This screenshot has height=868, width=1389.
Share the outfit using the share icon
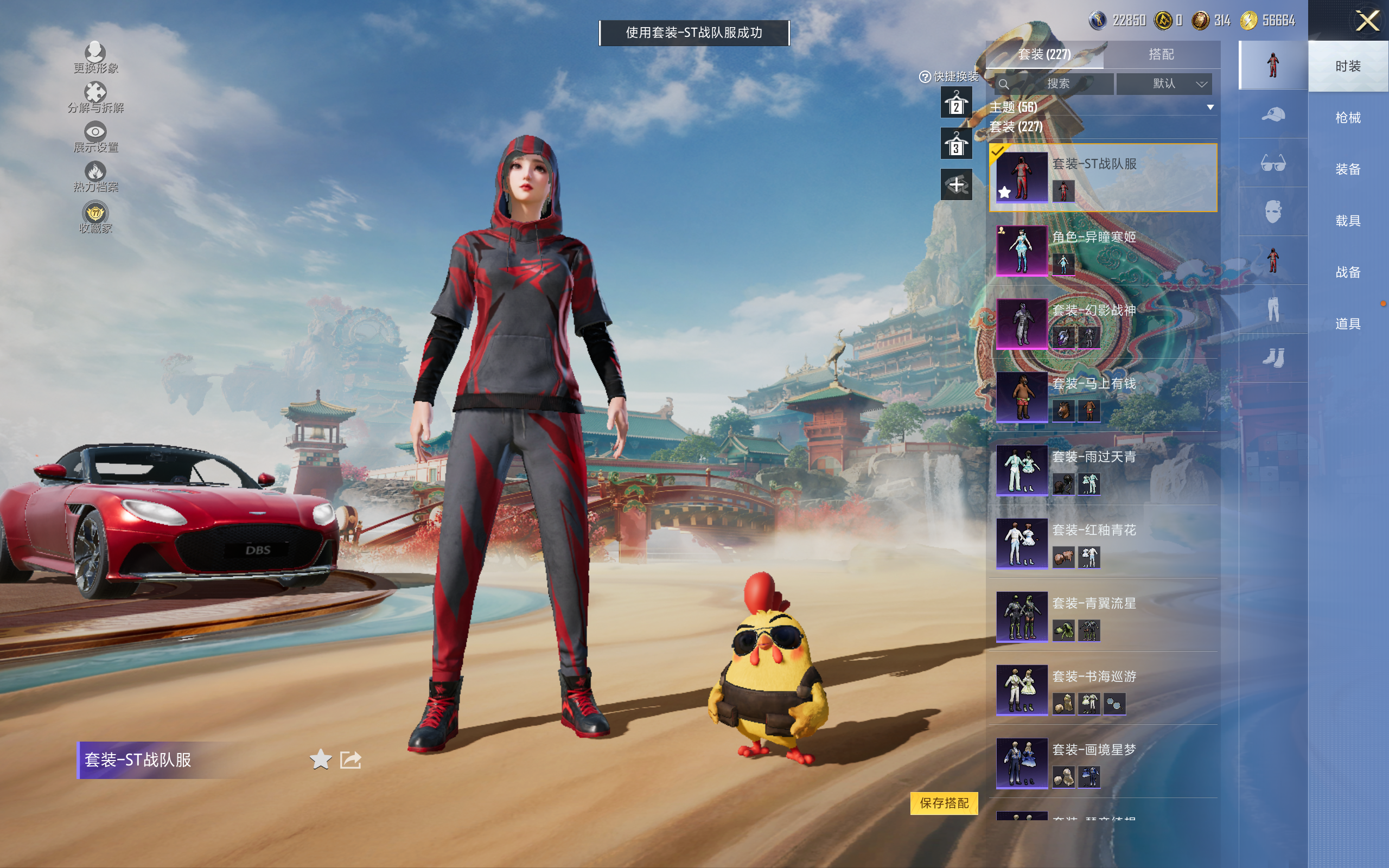(x=351, y=759)
